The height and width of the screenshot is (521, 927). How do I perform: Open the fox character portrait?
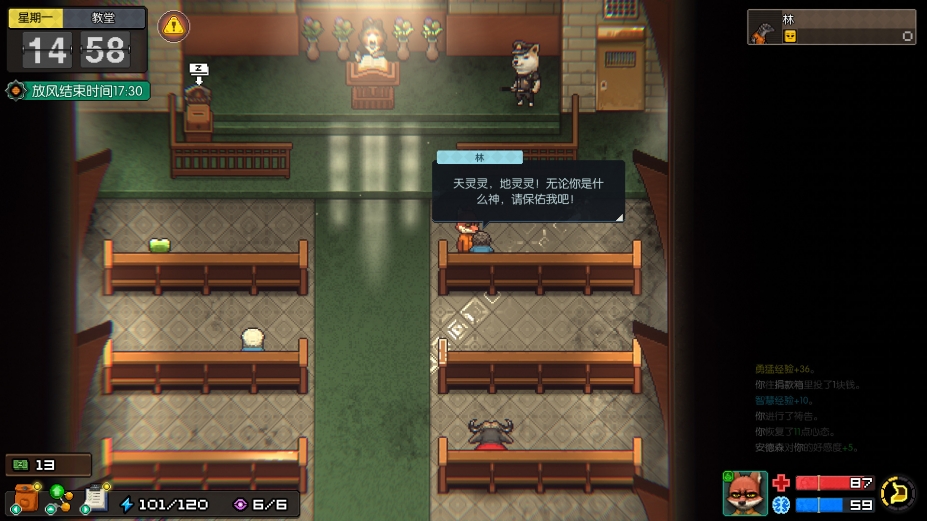pos(745,492)
